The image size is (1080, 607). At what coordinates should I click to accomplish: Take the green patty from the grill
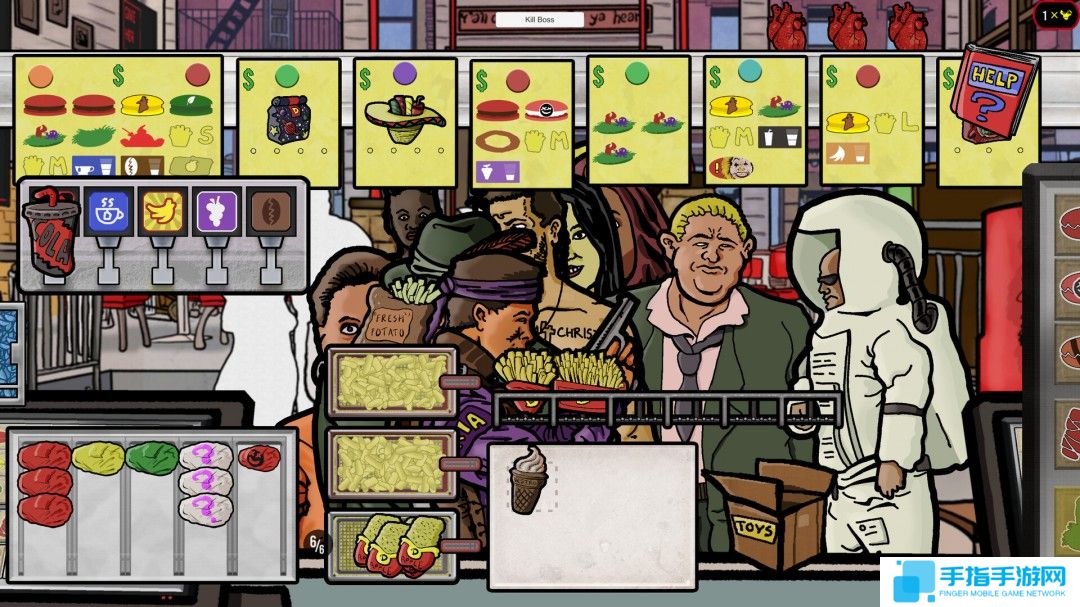coord(152,458)
